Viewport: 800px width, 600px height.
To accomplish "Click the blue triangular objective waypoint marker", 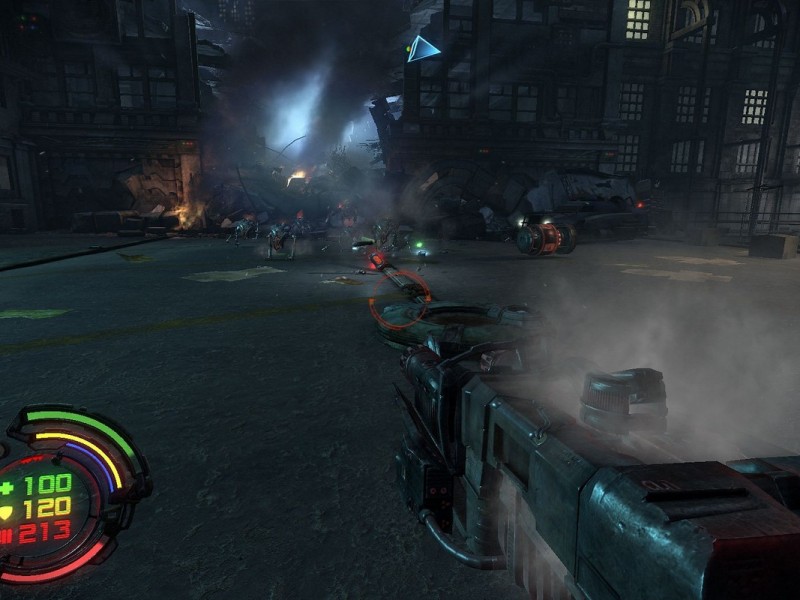I will point(421,49).
